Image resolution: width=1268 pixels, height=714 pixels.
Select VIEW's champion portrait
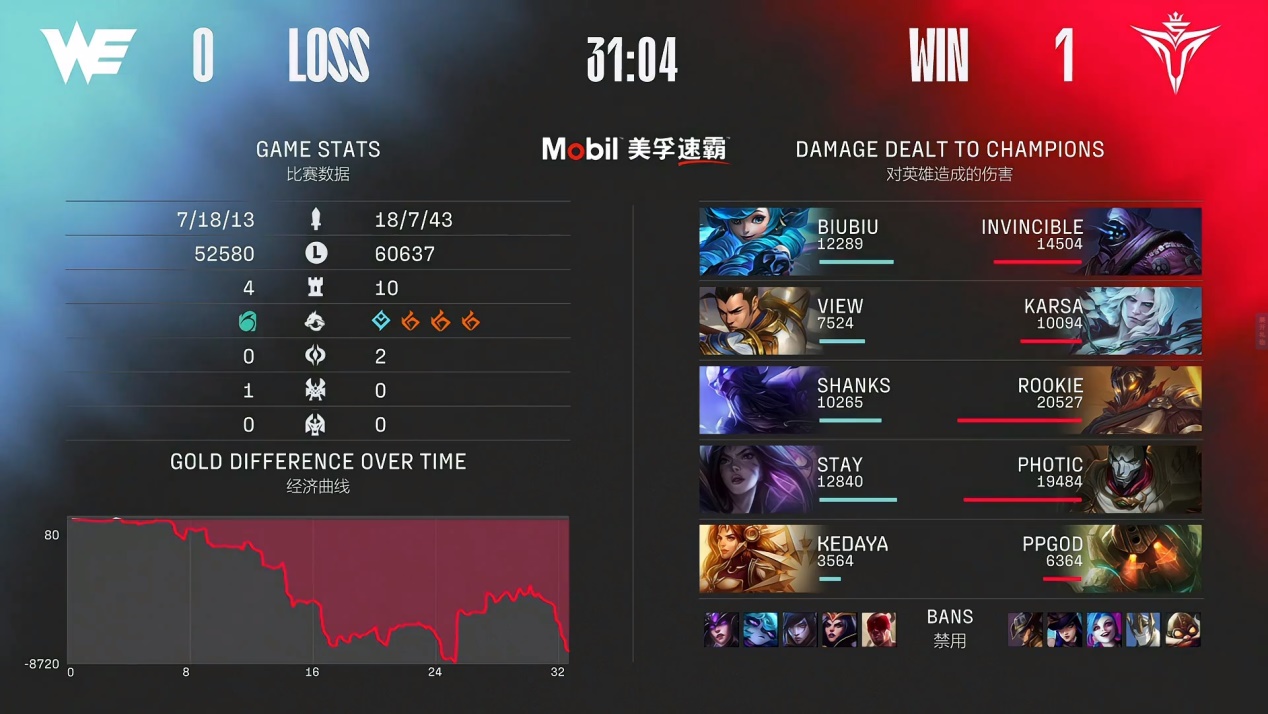click(757, 321)
